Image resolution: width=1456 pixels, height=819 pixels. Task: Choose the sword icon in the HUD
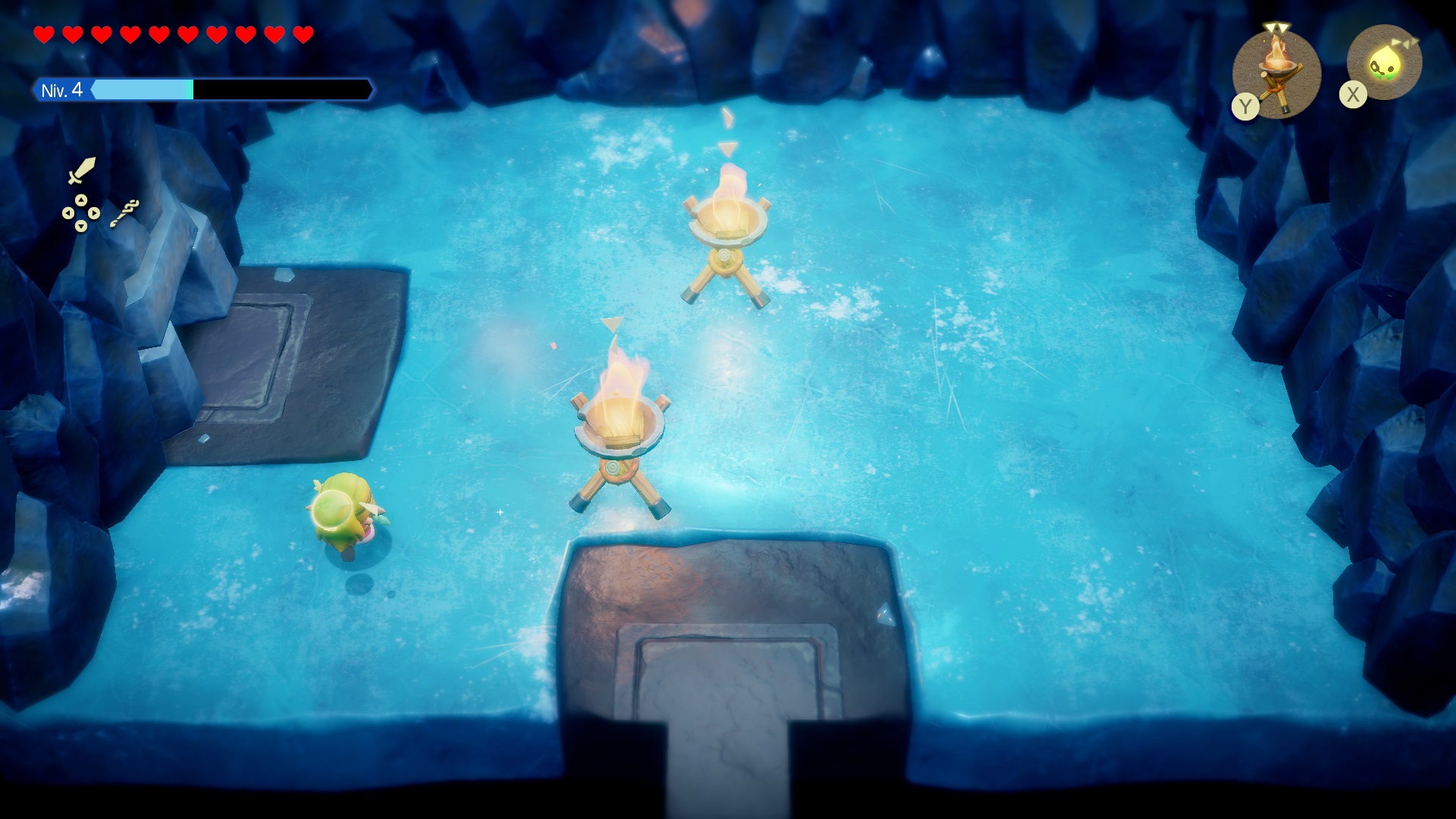click(82, 171)
